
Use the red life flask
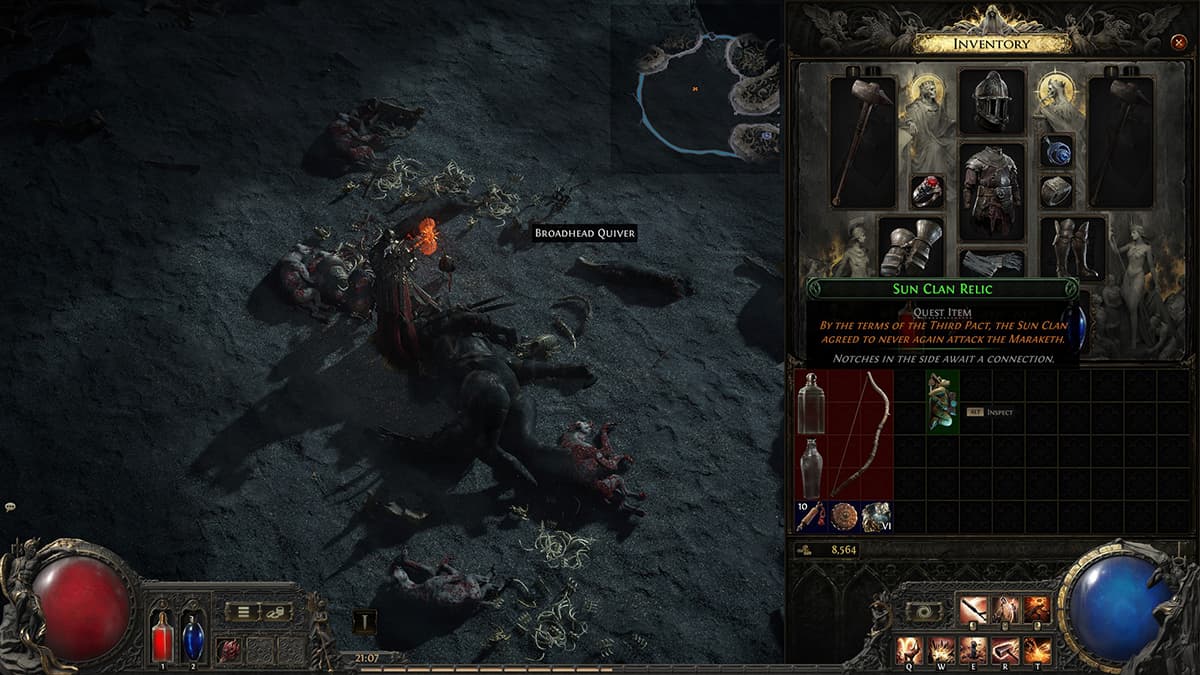click(x=162, y=637)
